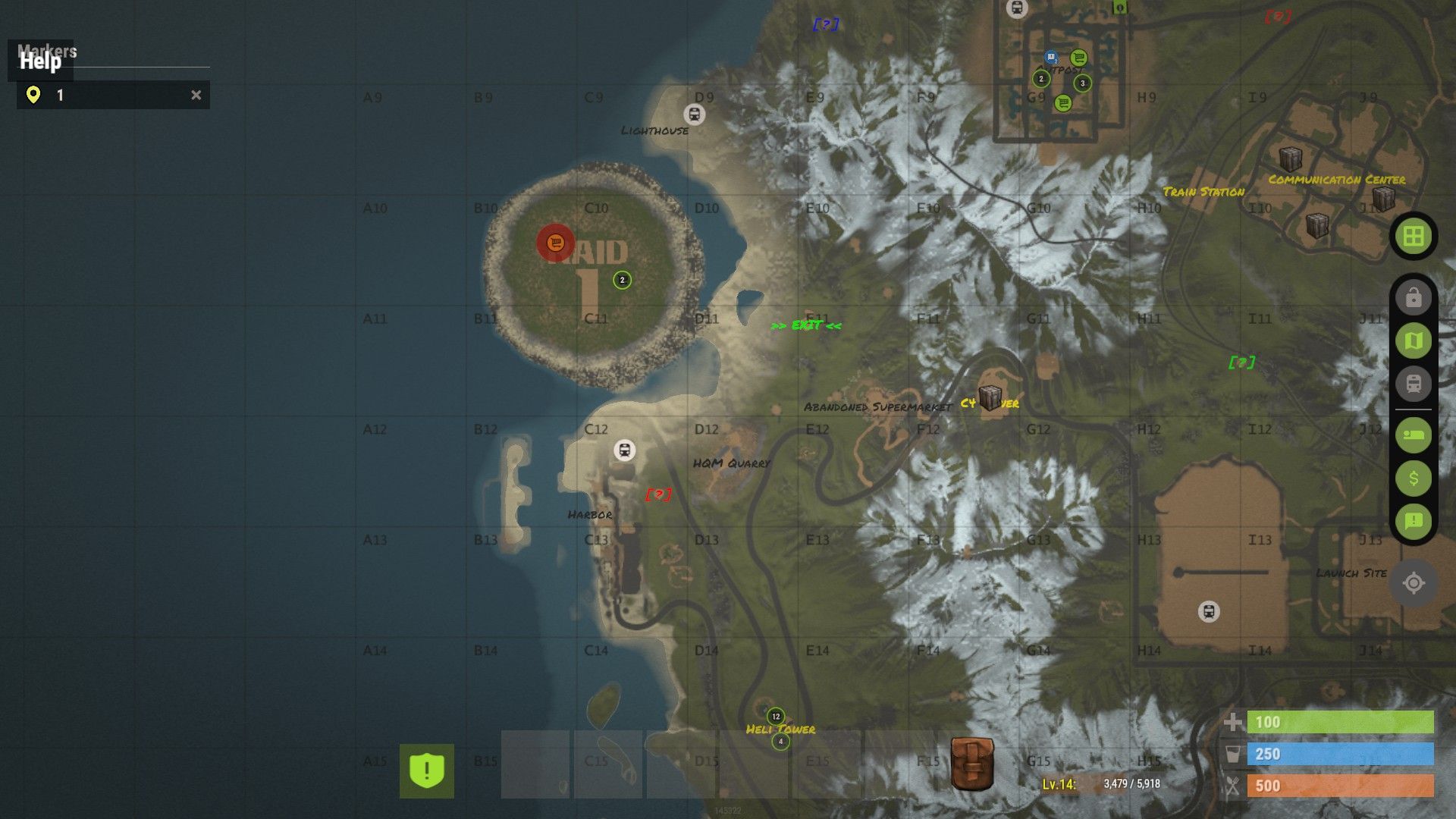This screenshot has height=819, width=1456.
Task: Center the map with the crosshair button
Action: 1413,583
